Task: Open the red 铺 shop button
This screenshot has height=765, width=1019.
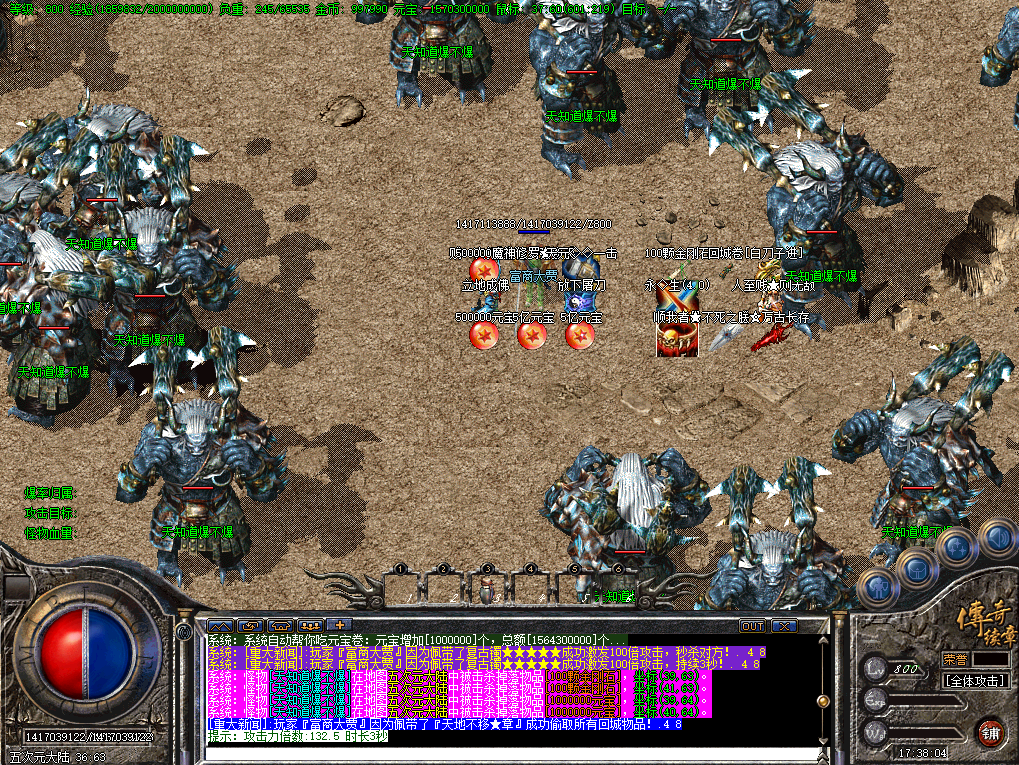Action: 990,731
